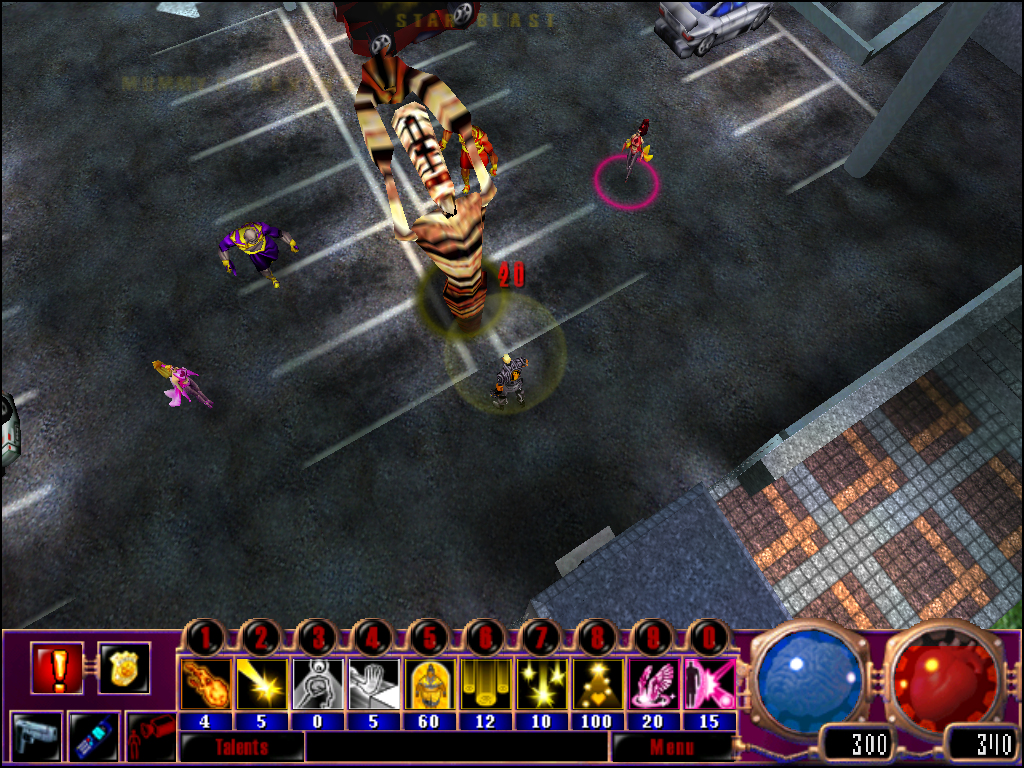Use the blue cell phone icon

(94, 737)
